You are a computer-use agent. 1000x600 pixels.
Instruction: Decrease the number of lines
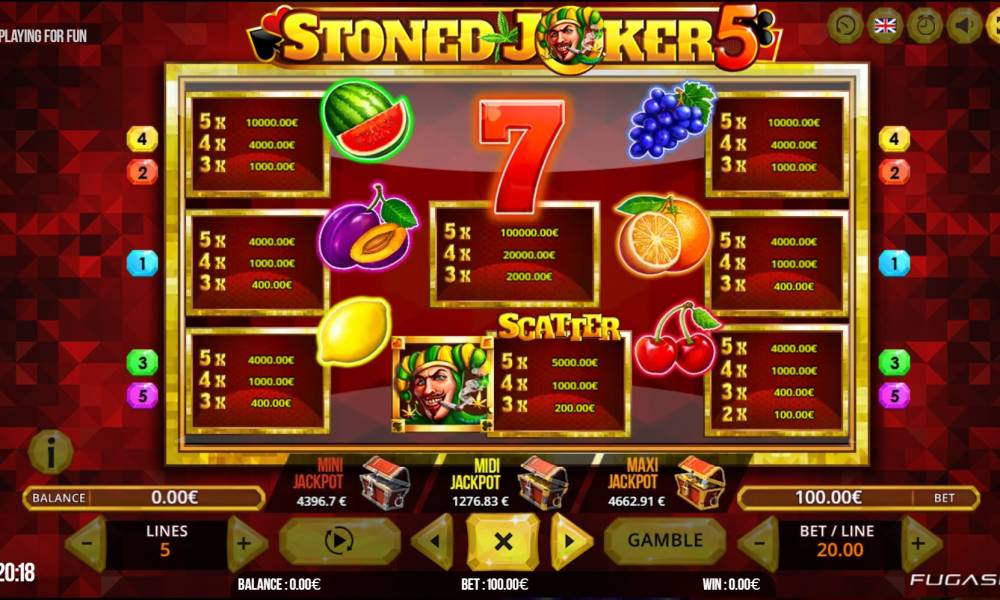[x=86, y=543]
